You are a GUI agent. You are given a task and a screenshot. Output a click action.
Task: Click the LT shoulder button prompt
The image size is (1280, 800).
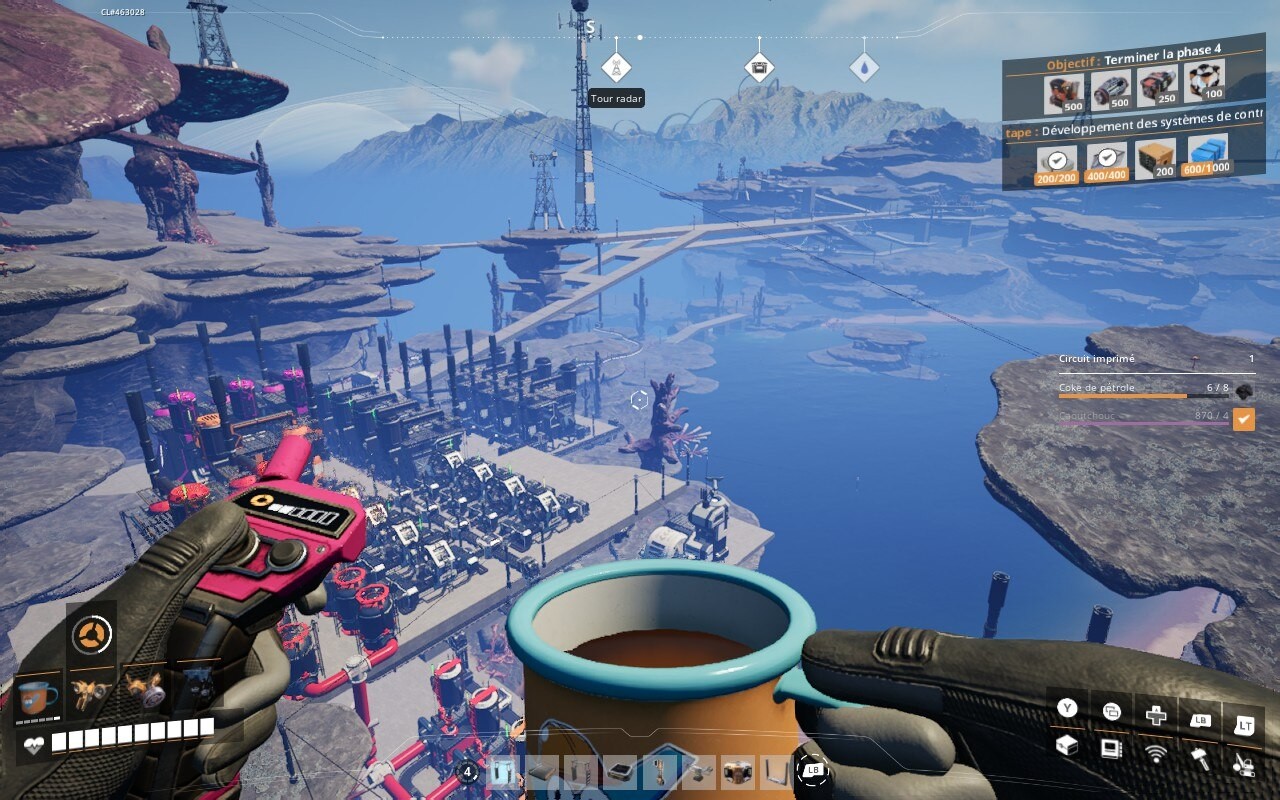1247,723
